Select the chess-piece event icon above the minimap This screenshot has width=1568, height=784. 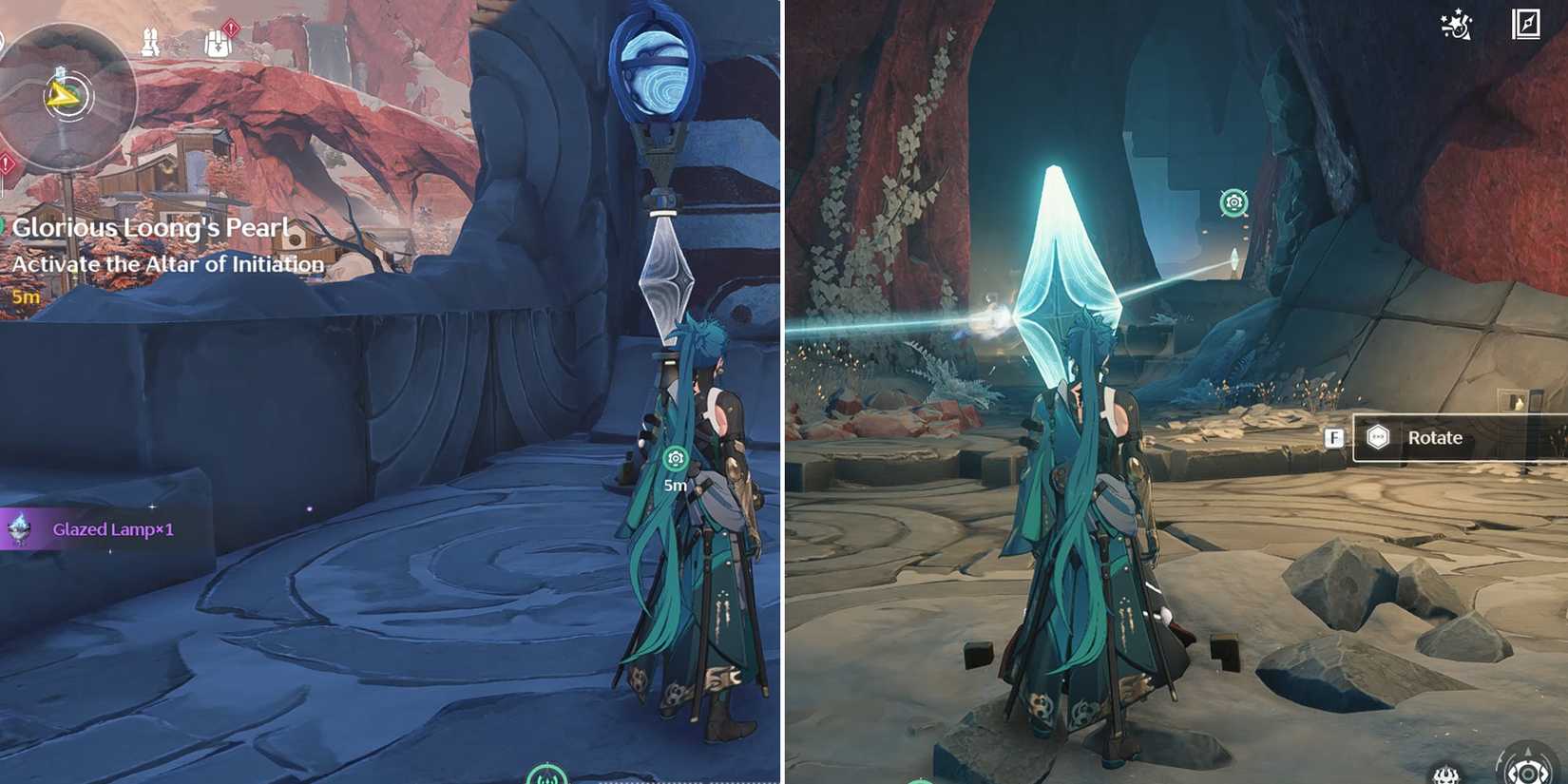[149, 41]
